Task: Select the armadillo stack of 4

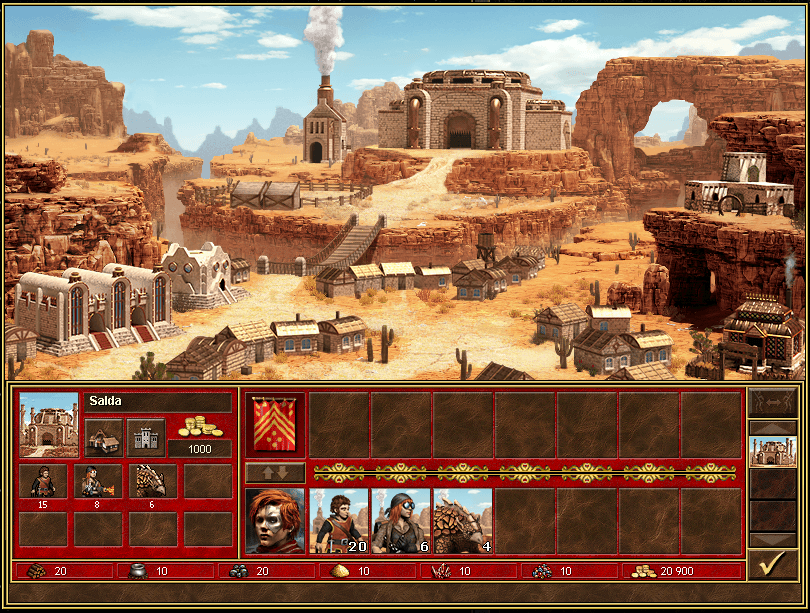Action: coord(463,521)
